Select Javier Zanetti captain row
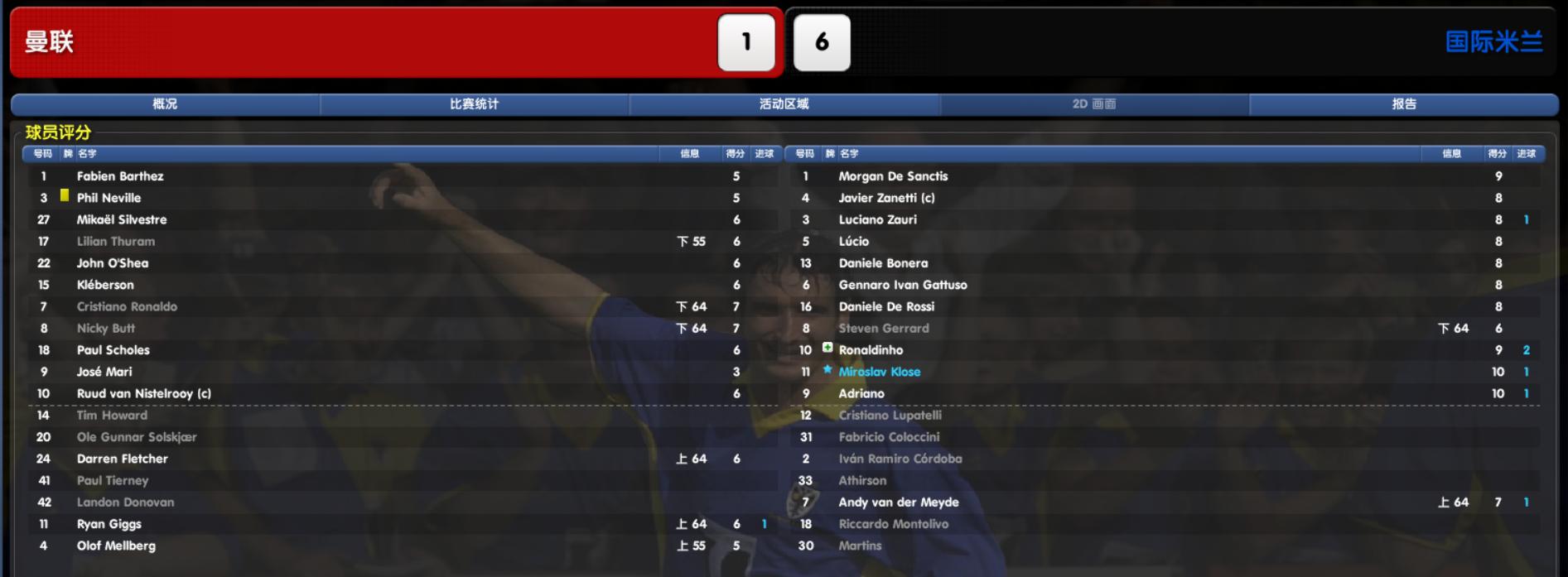This screenshot has height=577, width=1568. click(x=886, y=198)
